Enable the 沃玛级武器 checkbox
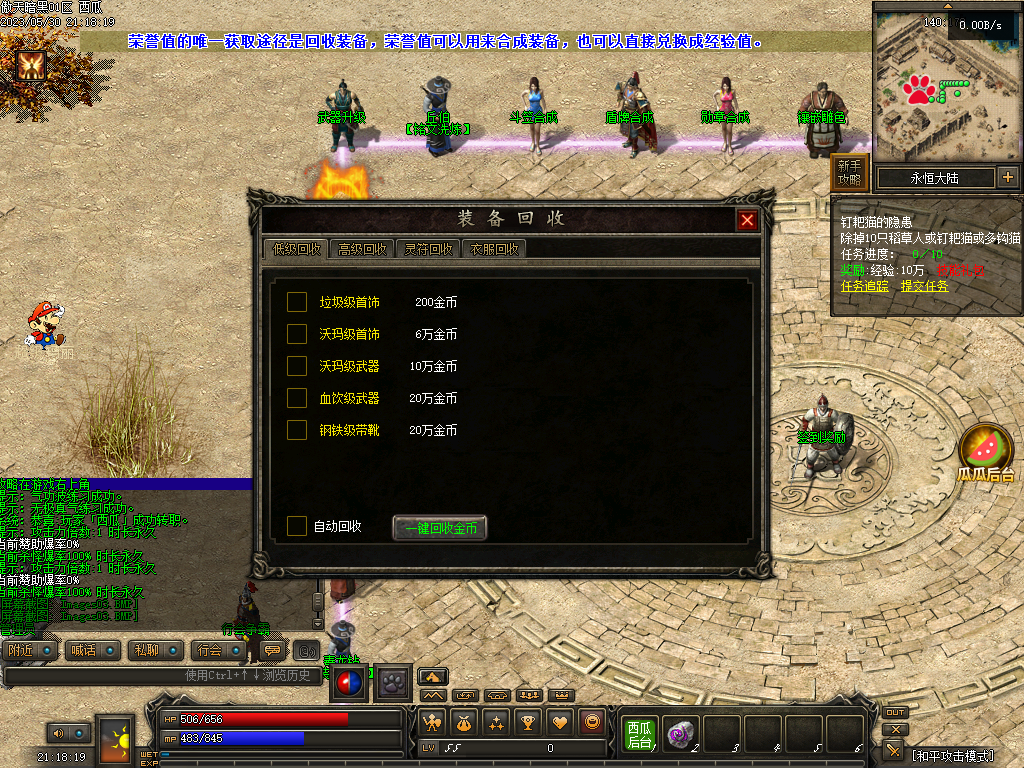Screen dimensions: 1024x768 [x=297, y=366]
